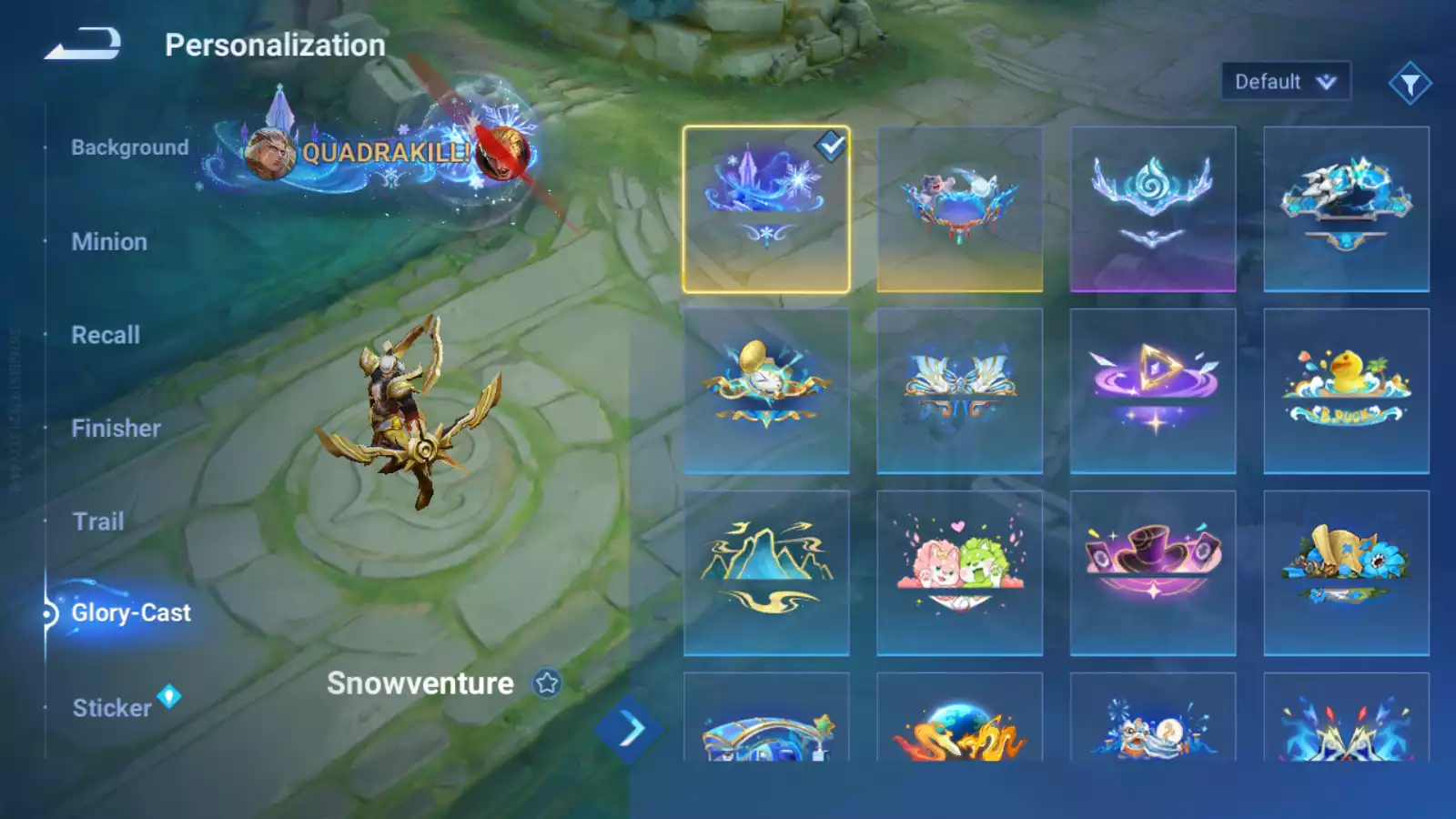Open the Default sort dropdown

pos(1285,82)
